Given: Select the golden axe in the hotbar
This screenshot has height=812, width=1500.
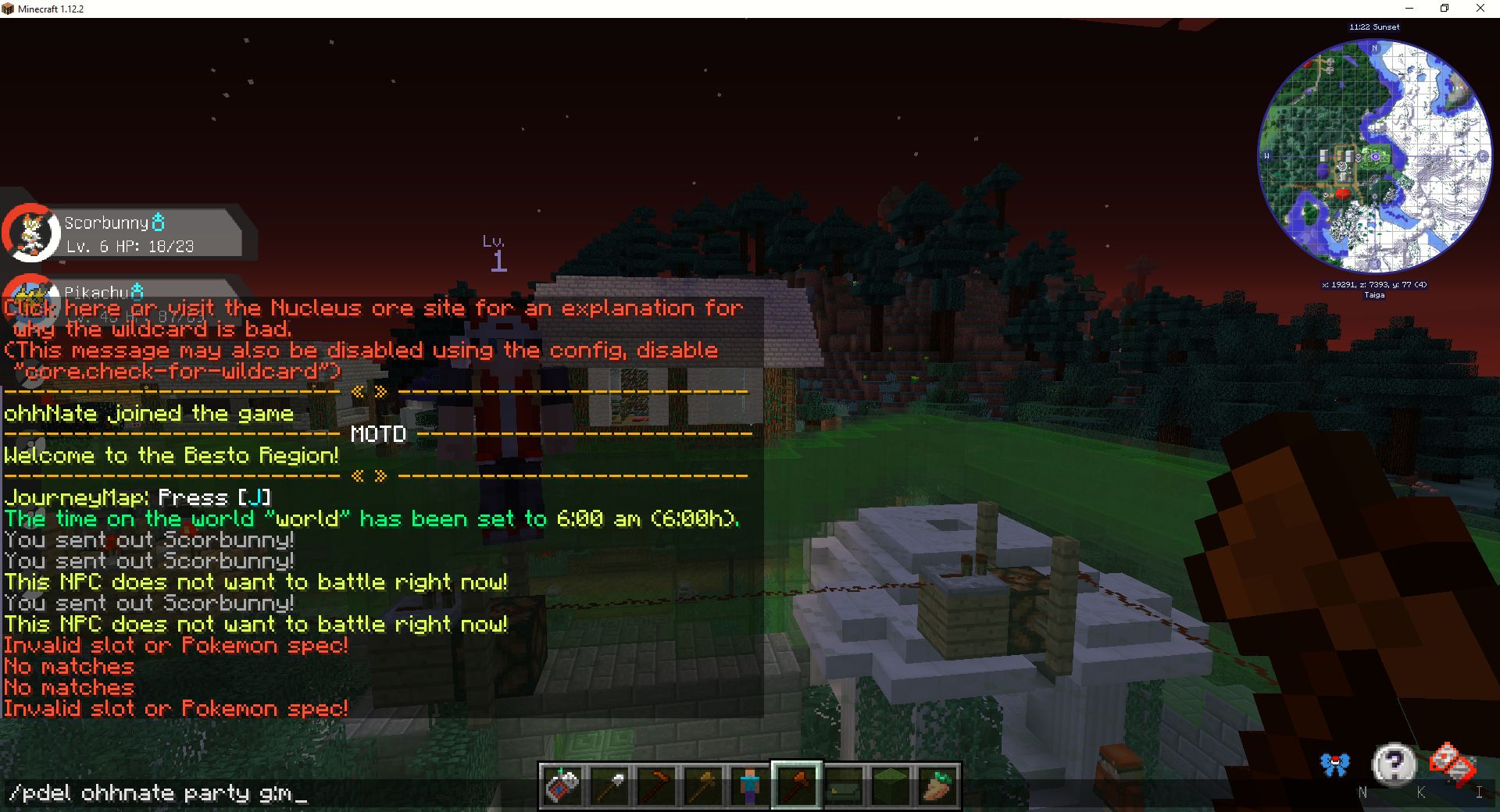Looking at the screenshot, I should click(x=704, y=785).
